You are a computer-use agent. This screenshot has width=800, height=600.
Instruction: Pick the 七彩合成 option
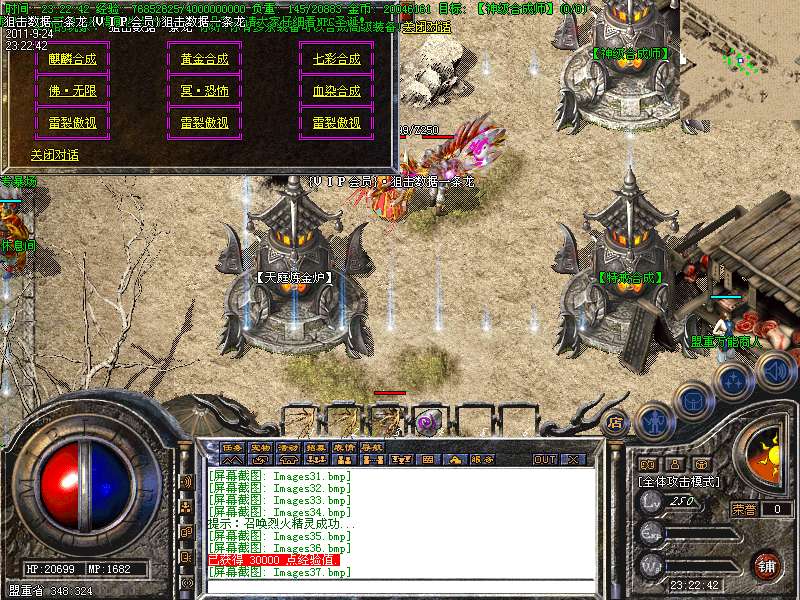tap(336, 59)
